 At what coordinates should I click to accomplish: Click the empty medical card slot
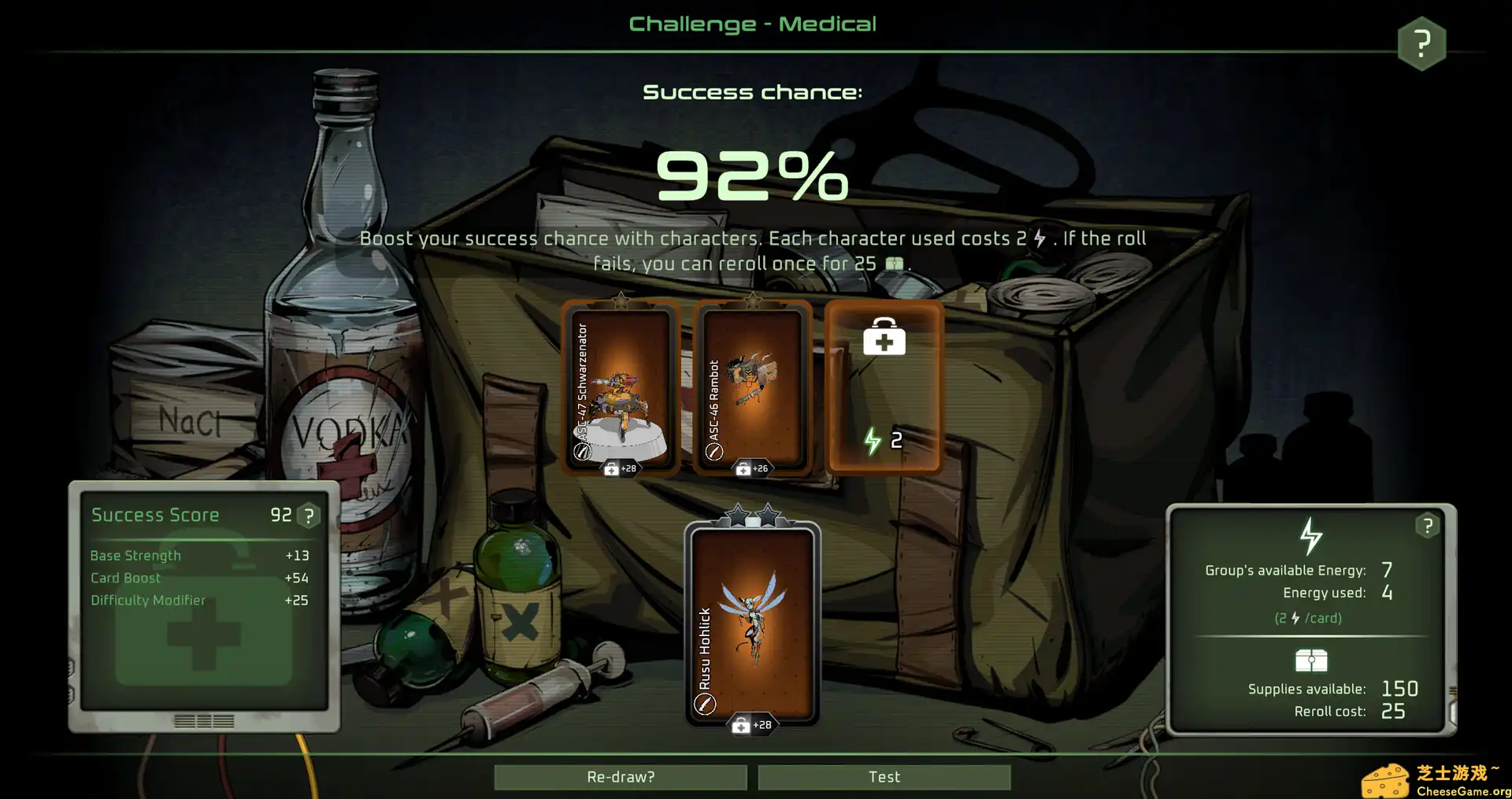click(x=884, y=387)
